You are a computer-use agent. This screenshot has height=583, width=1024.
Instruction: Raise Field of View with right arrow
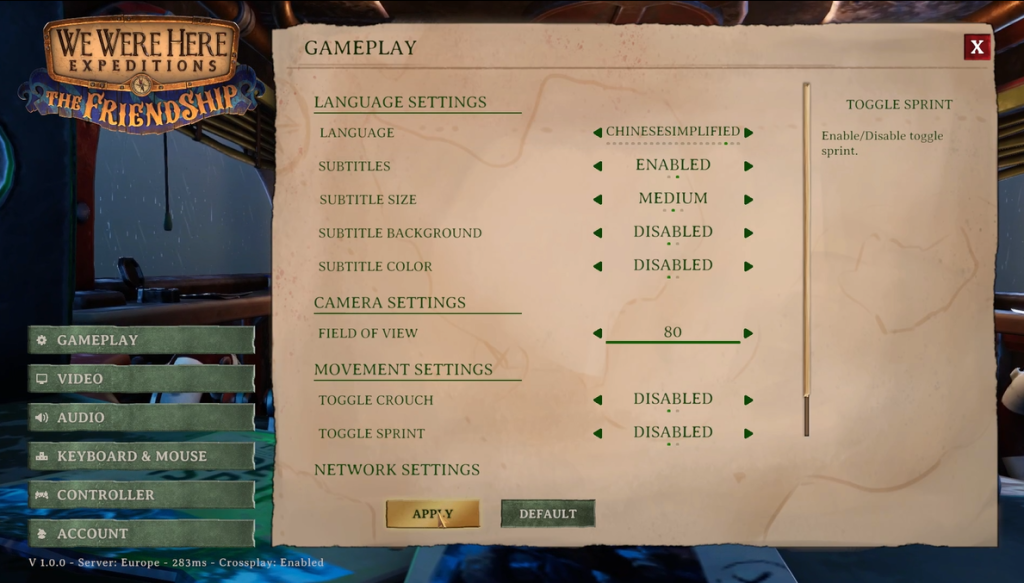[749, 333]
